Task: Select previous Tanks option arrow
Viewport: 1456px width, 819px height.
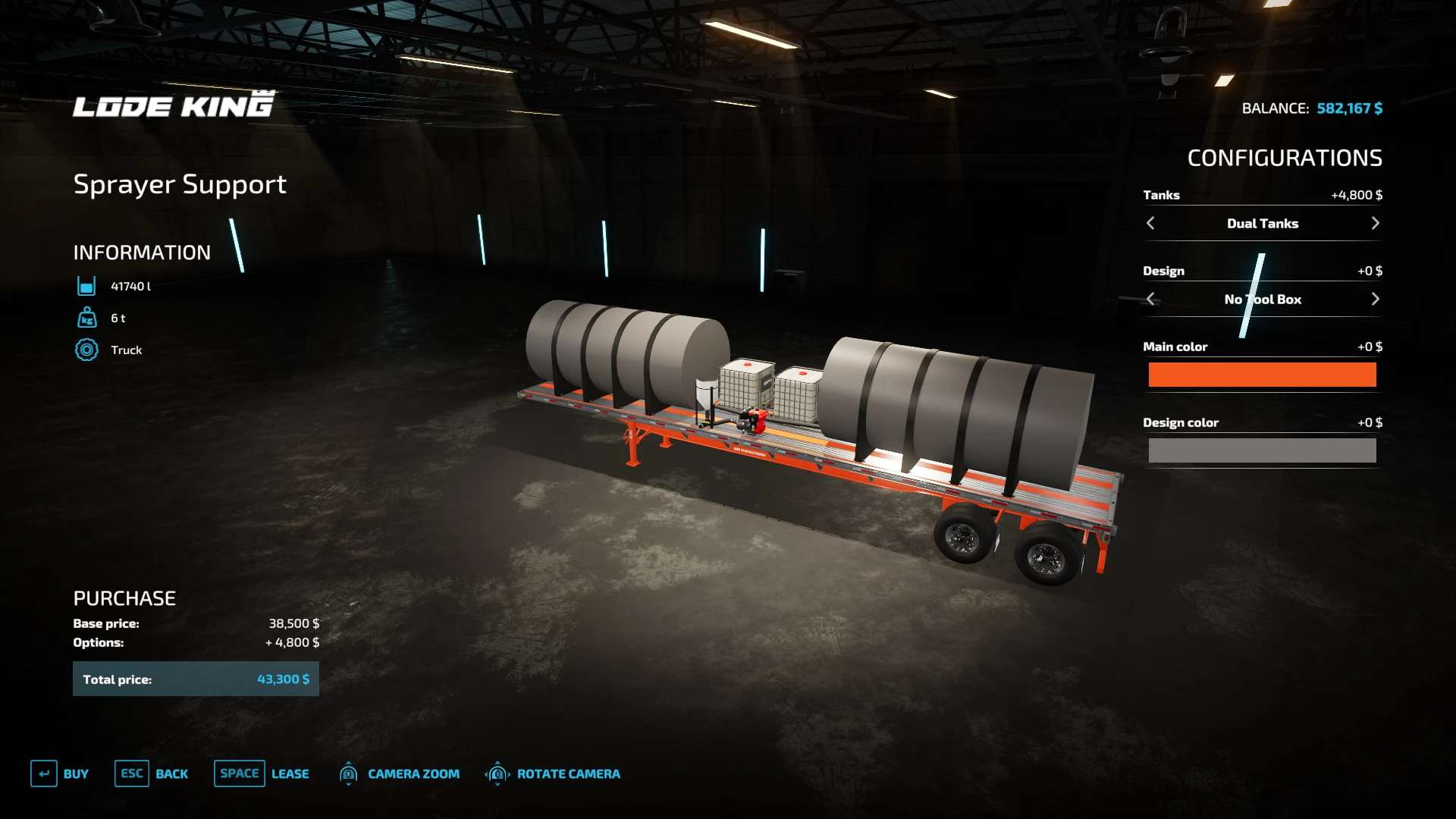Action: click(x=1150, y=223)
